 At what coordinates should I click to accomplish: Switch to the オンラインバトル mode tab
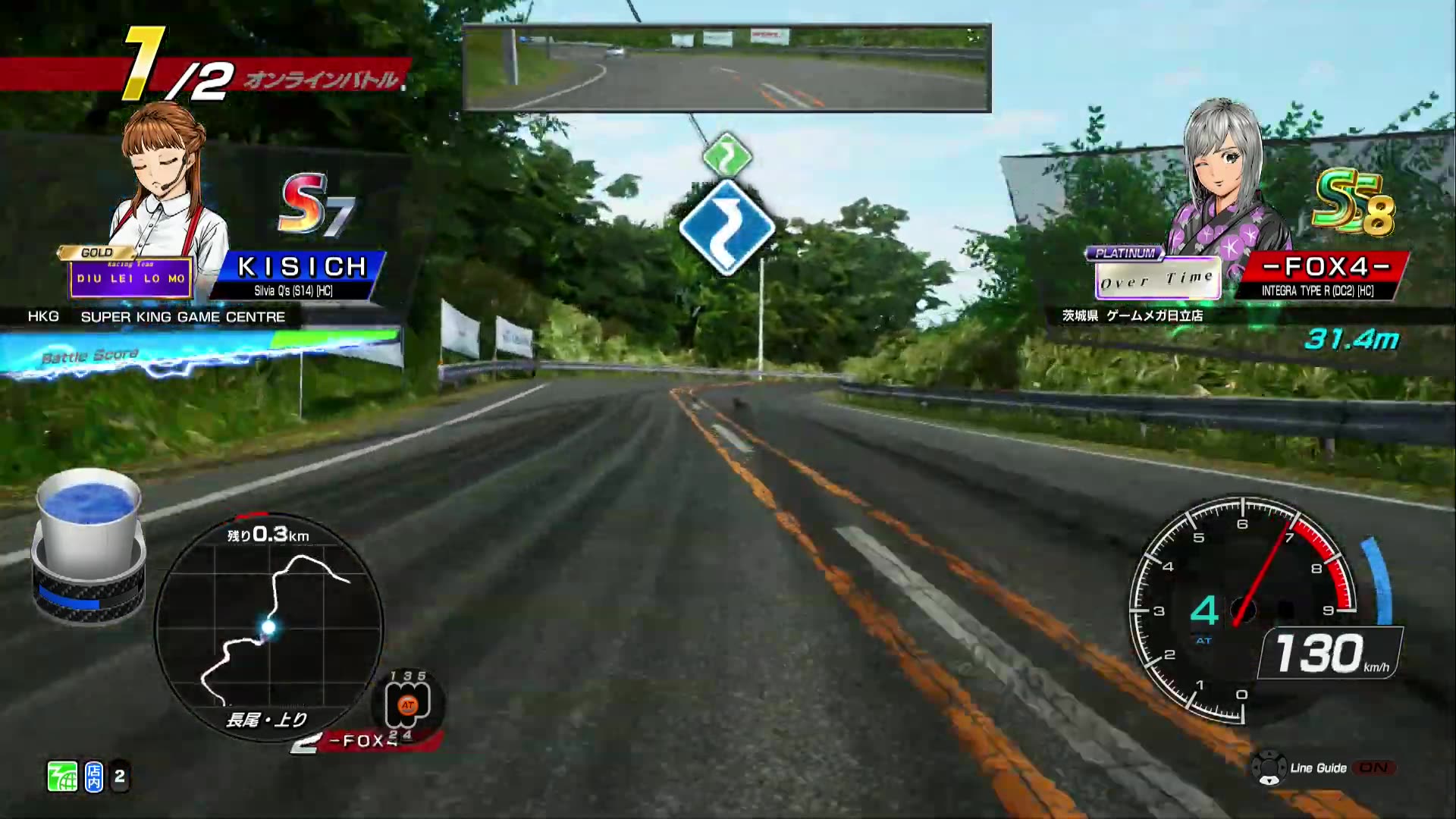(322, 78)
